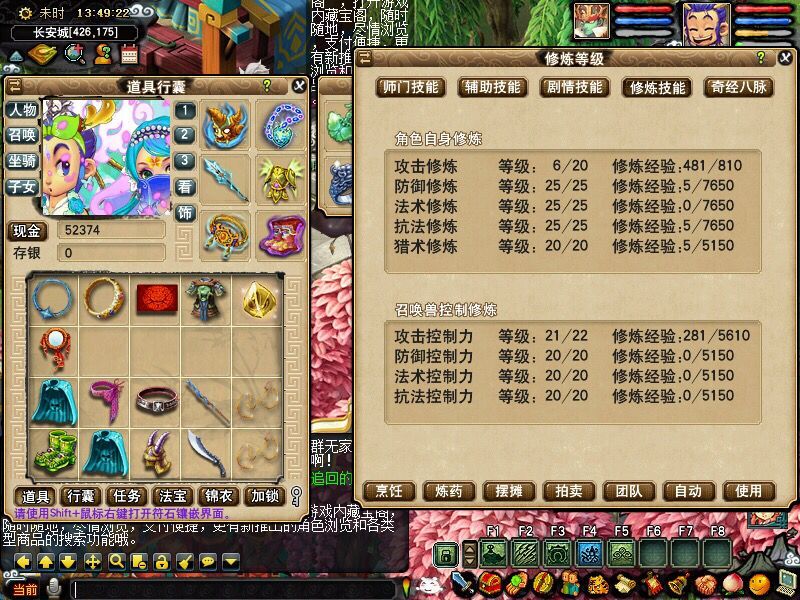Open the 炼药 function

(442, 491)
